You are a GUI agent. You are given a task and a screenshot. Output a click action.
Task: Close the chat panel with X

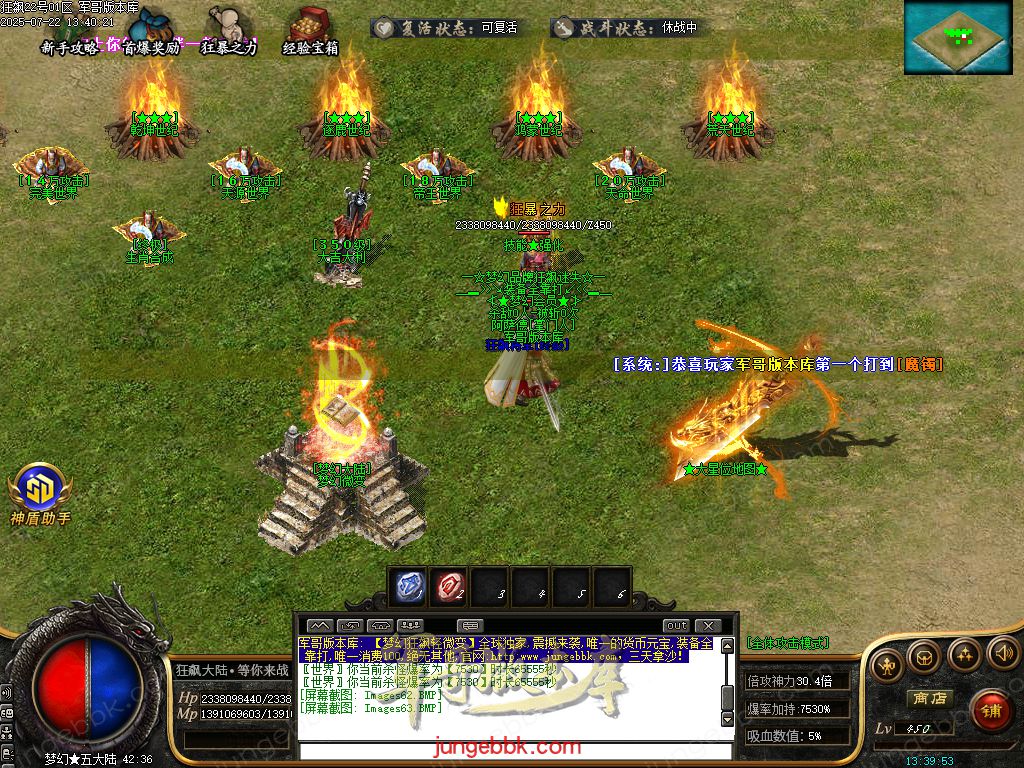(x=707, y=626)
